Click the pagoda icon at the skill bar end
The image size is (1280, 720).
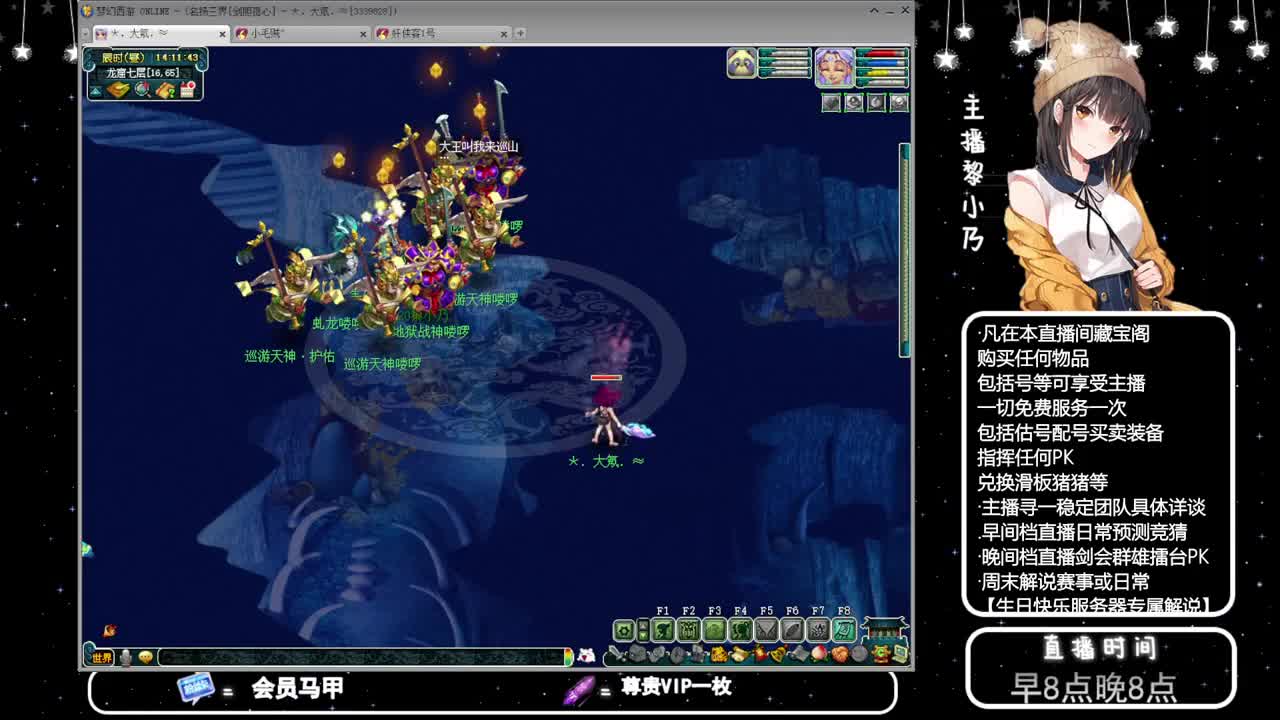(885, 630)
